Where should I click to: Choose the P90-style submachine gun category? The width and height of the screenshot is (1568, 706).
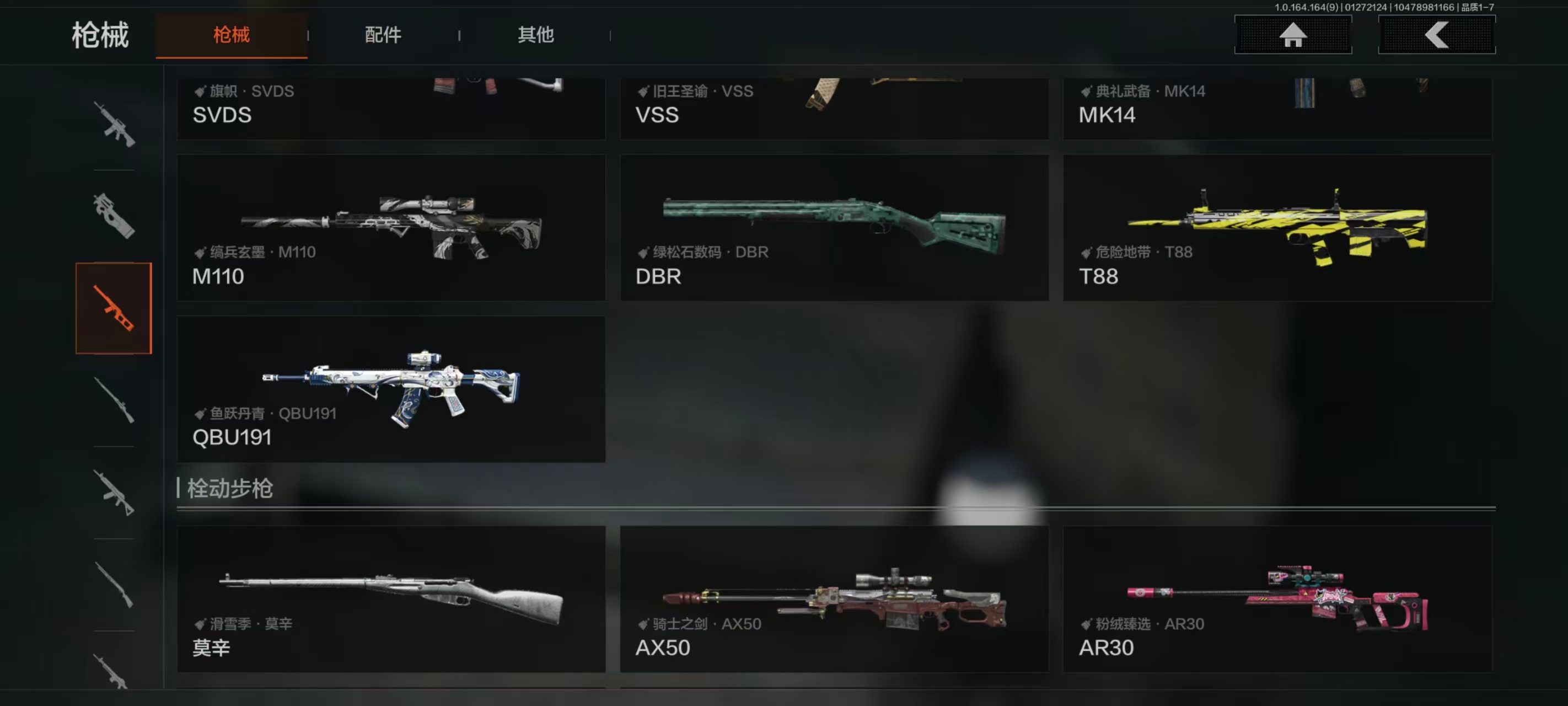coord(114,216)
